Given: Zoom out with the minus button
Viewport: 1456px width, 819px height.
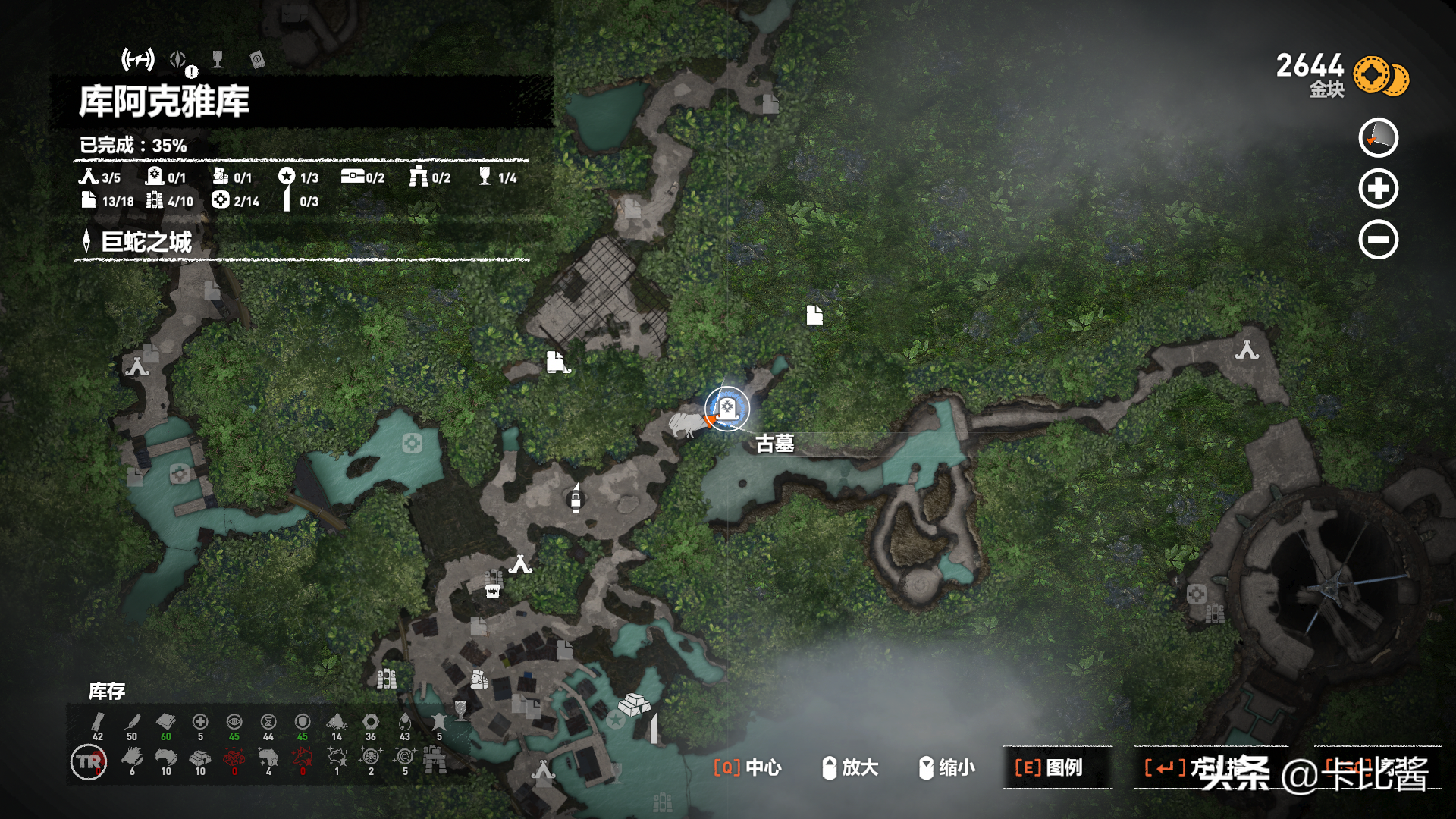Looking at the screenshot, I should (x=1378, y=240).
